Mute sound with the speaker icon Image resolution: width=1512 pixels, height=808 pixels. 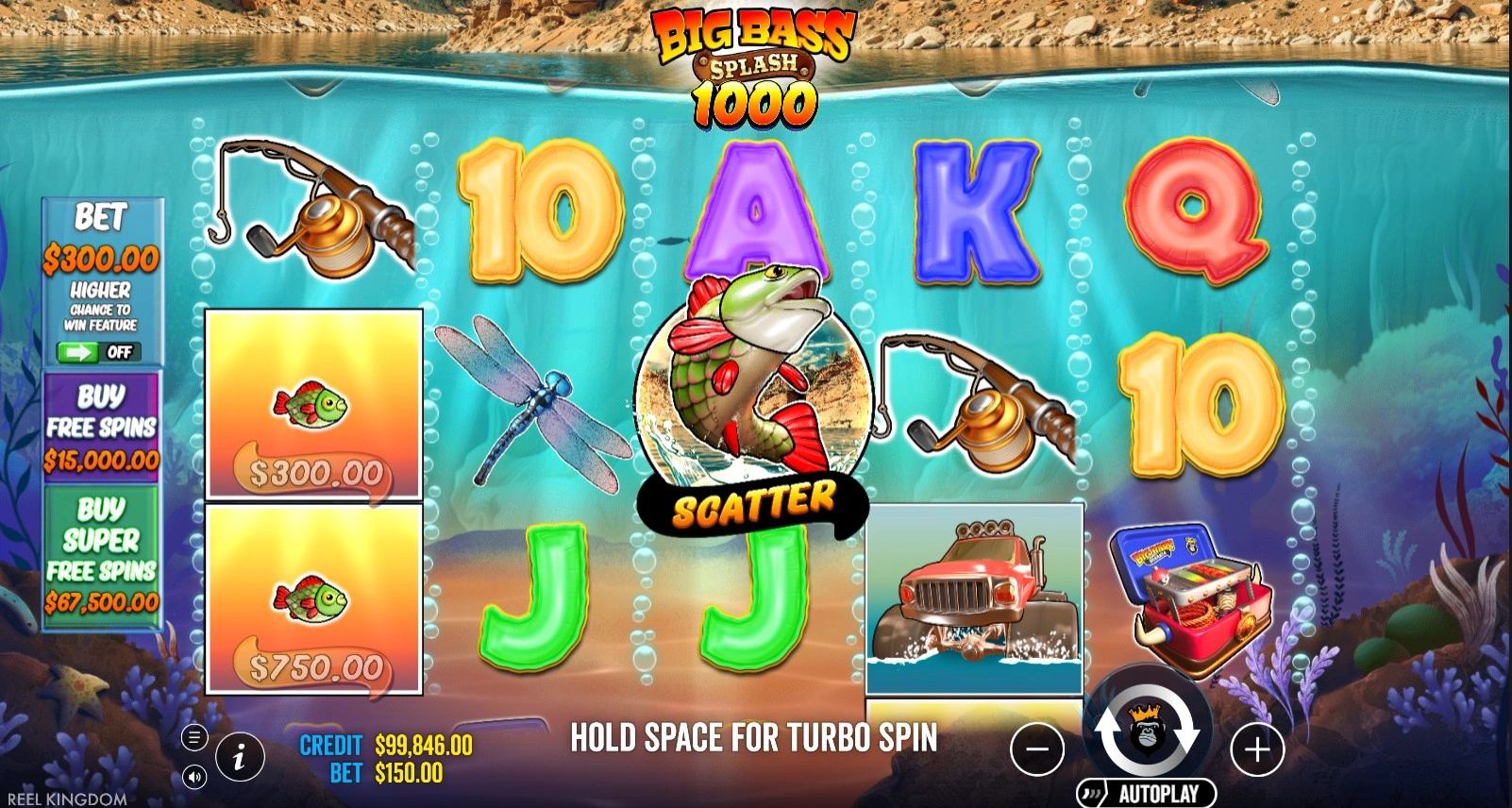tap(193, 777)
